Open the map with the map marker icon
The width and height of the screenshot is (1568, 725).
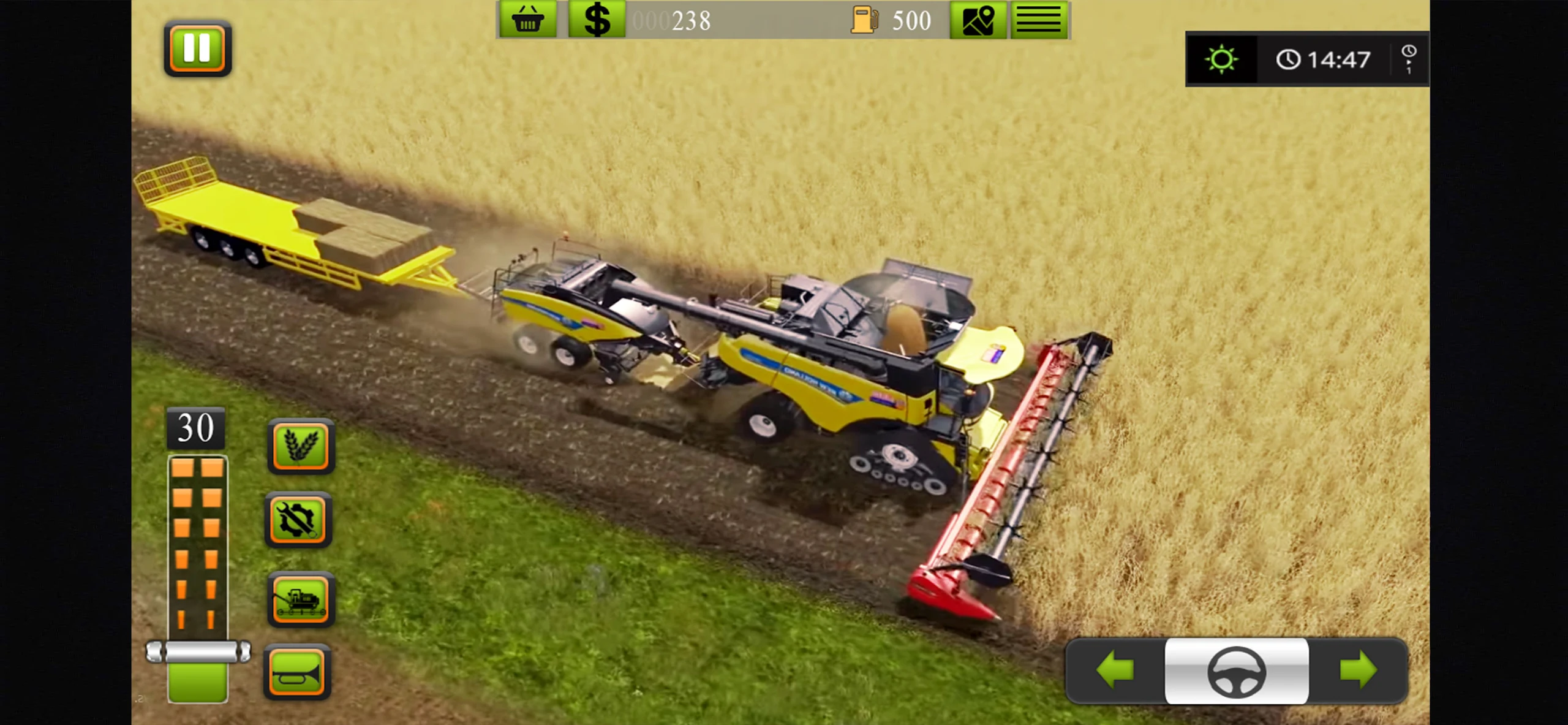[978, 20]
